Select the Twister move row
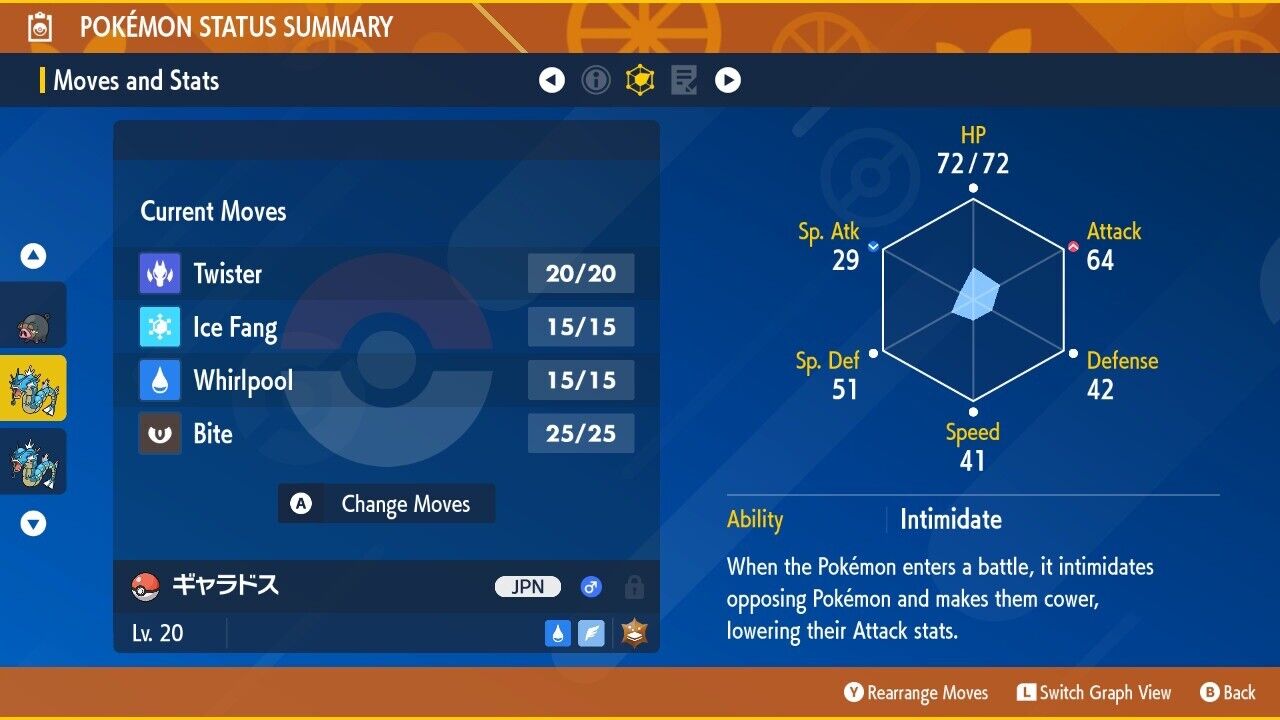 [x=386, y=273]
